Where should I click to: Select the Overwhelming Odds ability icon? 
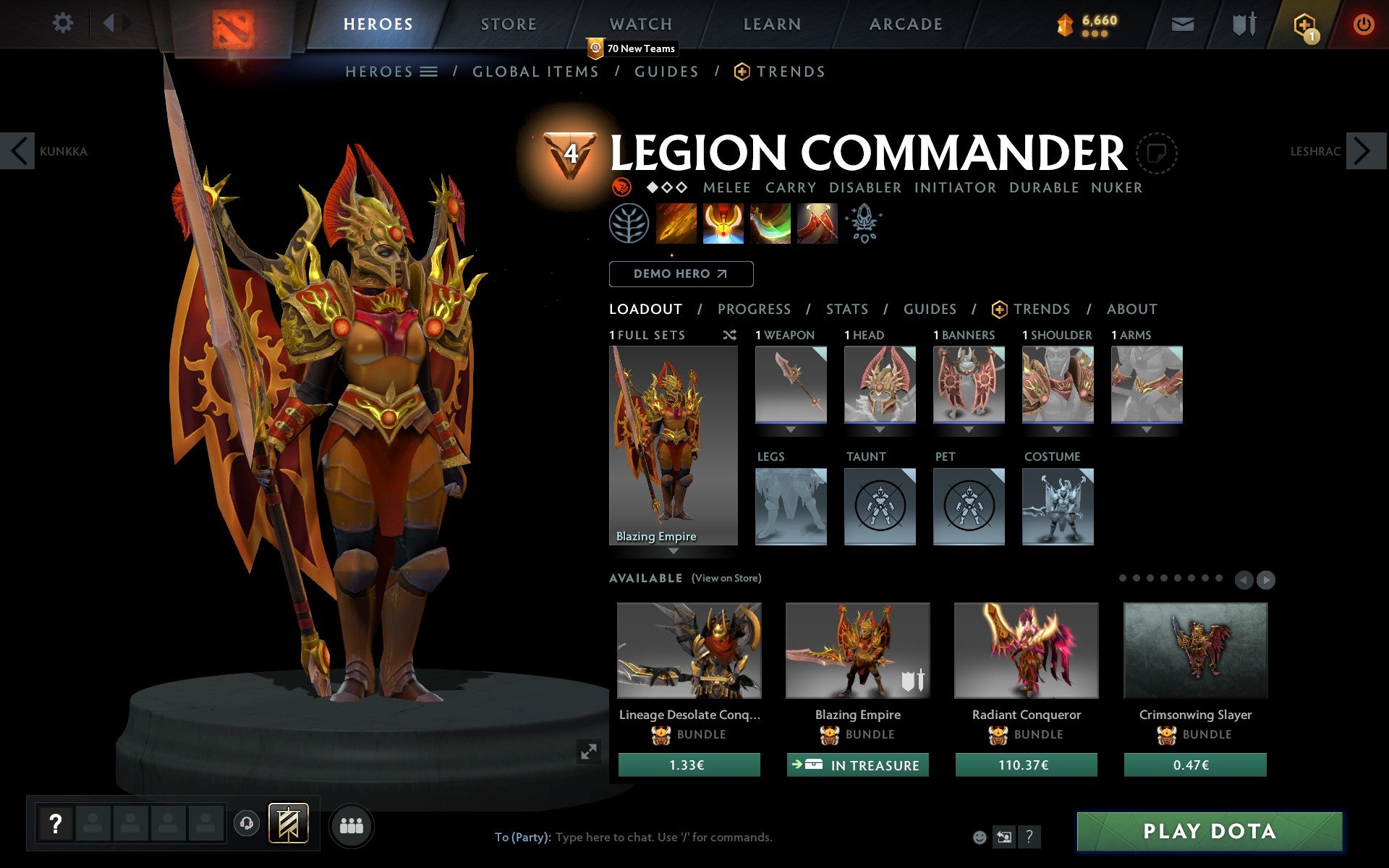pyautogui.click(x=676, y=224)
